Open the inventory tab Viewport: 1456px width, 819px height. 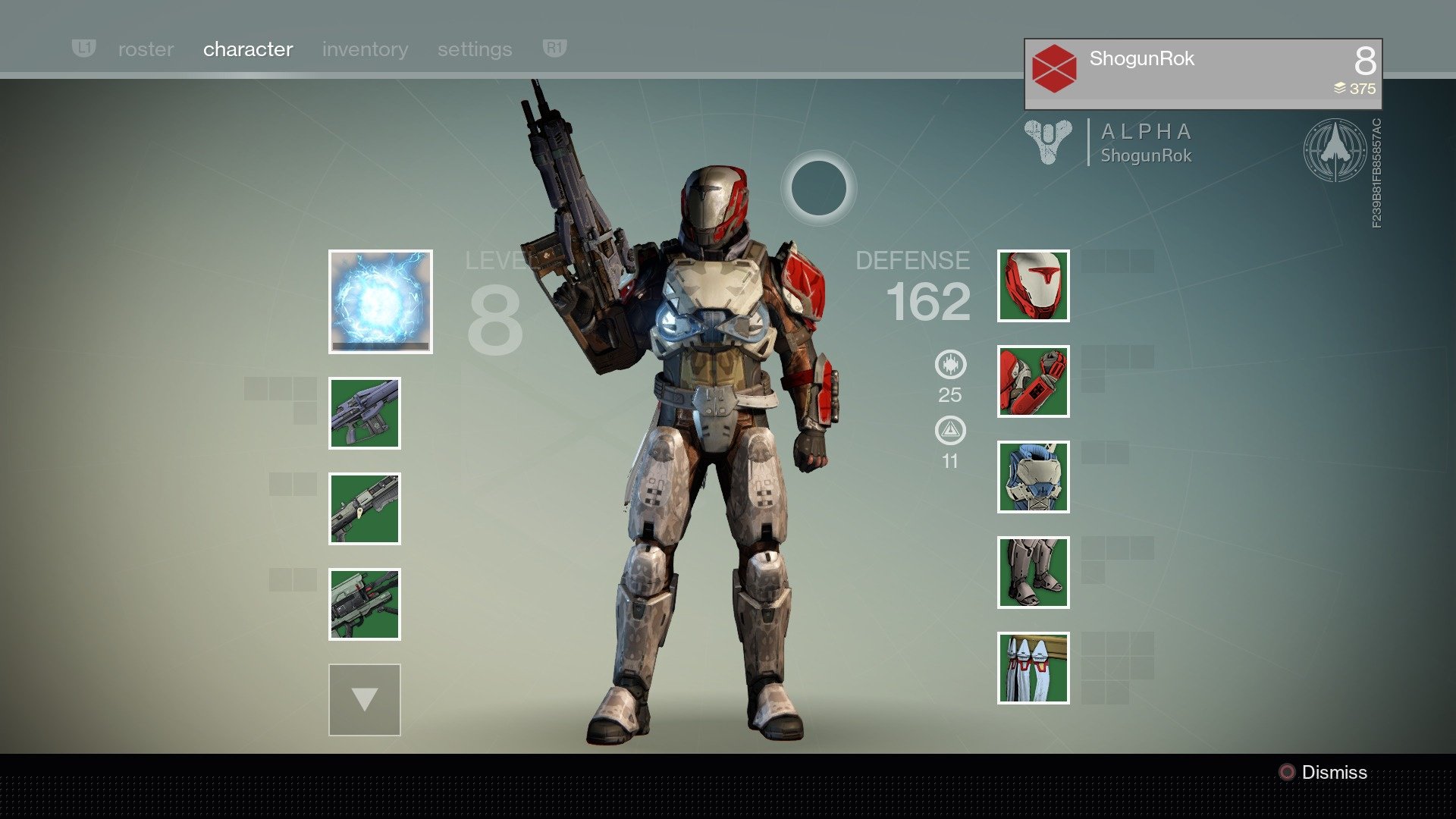click(365, 49)
